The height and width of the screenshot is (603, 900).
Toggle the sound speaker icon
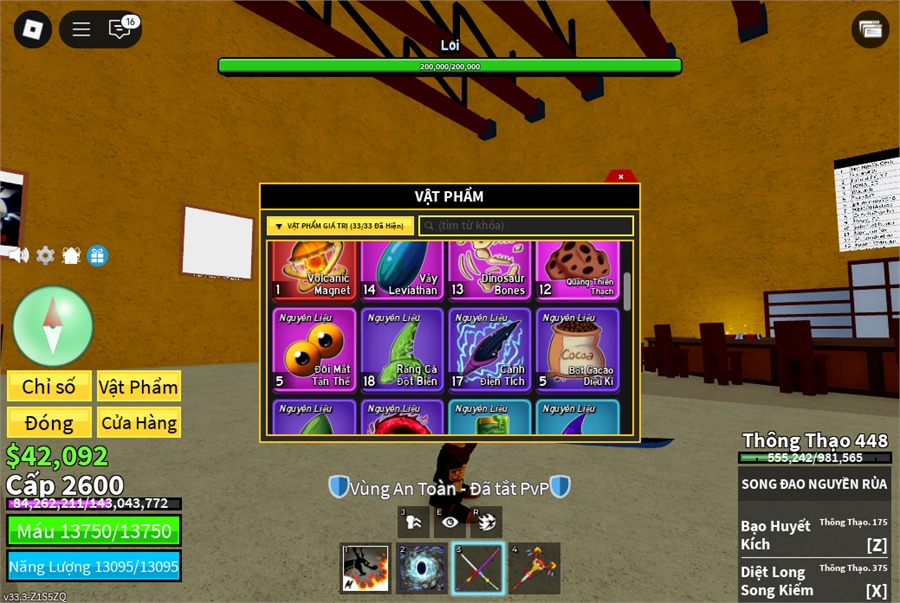(x=18, y=255)
